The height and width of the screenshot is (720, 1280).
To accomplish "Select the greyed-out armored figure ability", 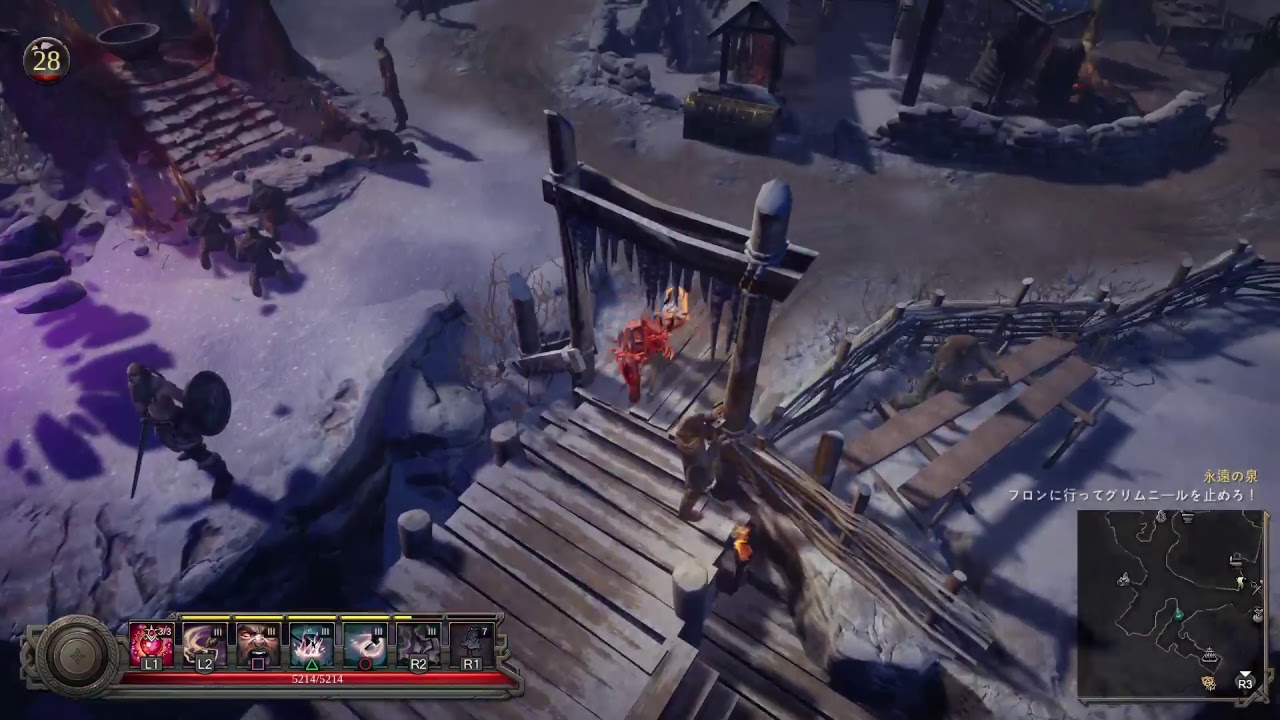I will pos(418,643).
